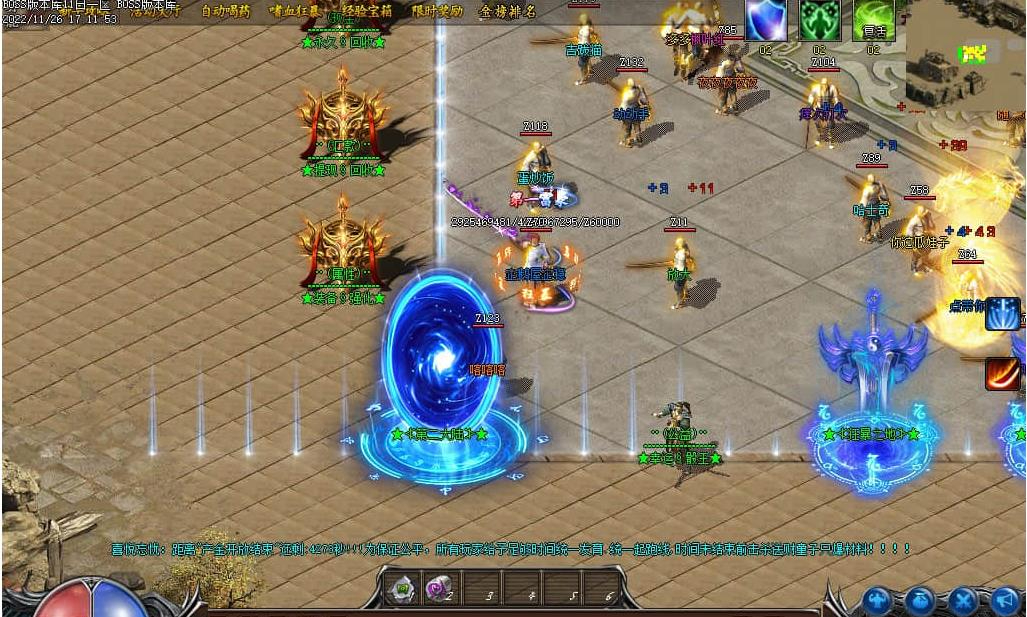Activate the 复活 revive skill icon
The image size is (1027, 617).
click(x=873, y=20)
